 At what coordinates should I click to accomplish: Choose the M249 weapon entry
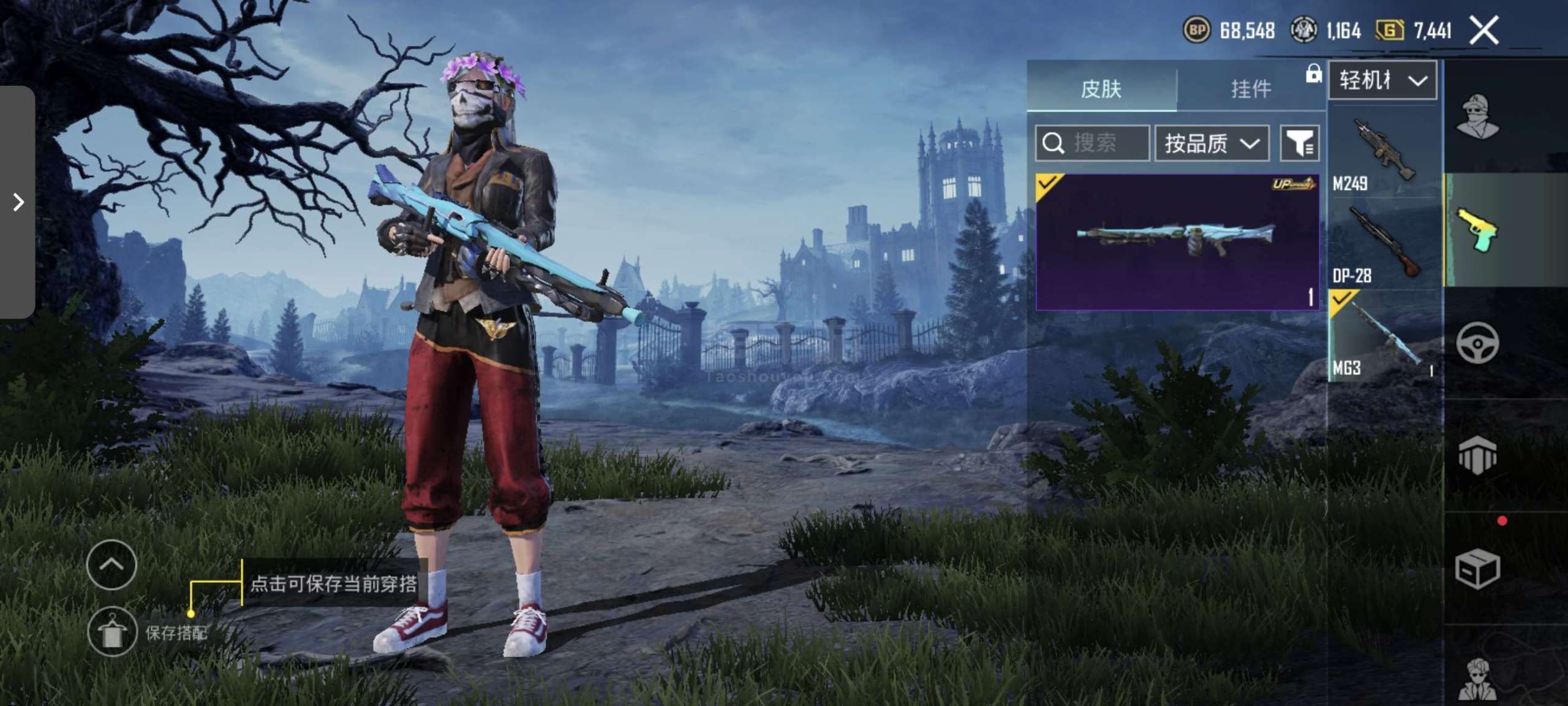pyautogui.click(x=1384, y=151)
